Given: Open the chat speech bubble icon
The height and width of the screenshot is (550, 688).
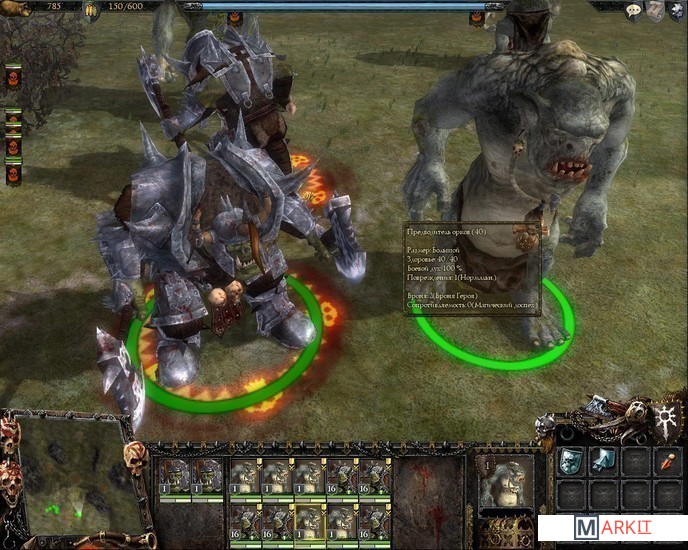Looking at the screenshot, I should [634, 11].
